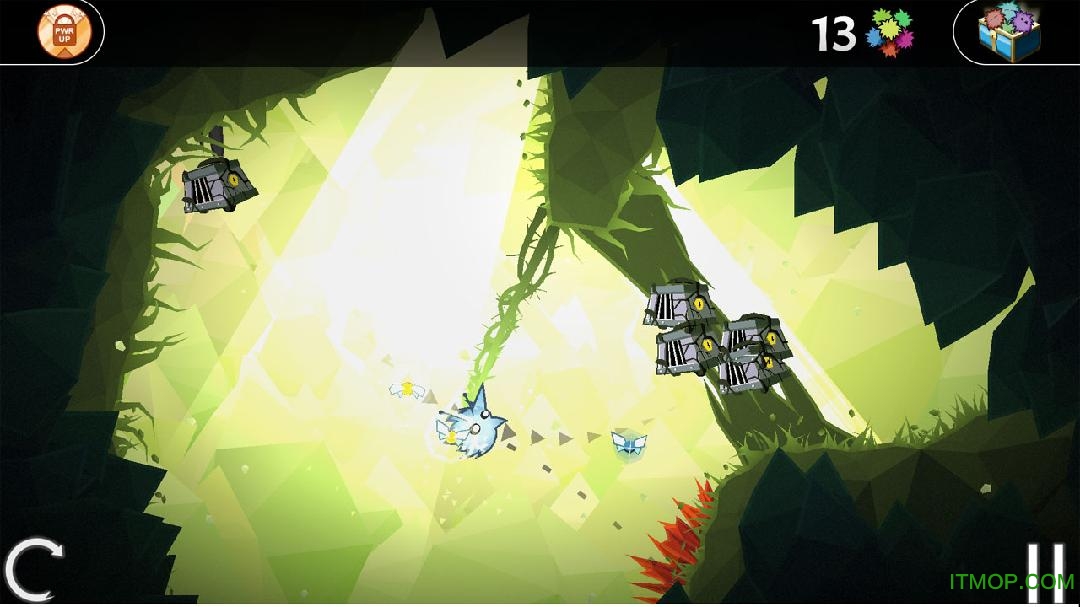Screen dimensions: 1080x607
Task: Restart the level with the circular arrow
Action: pyautogui.click(x=33, y=571)
